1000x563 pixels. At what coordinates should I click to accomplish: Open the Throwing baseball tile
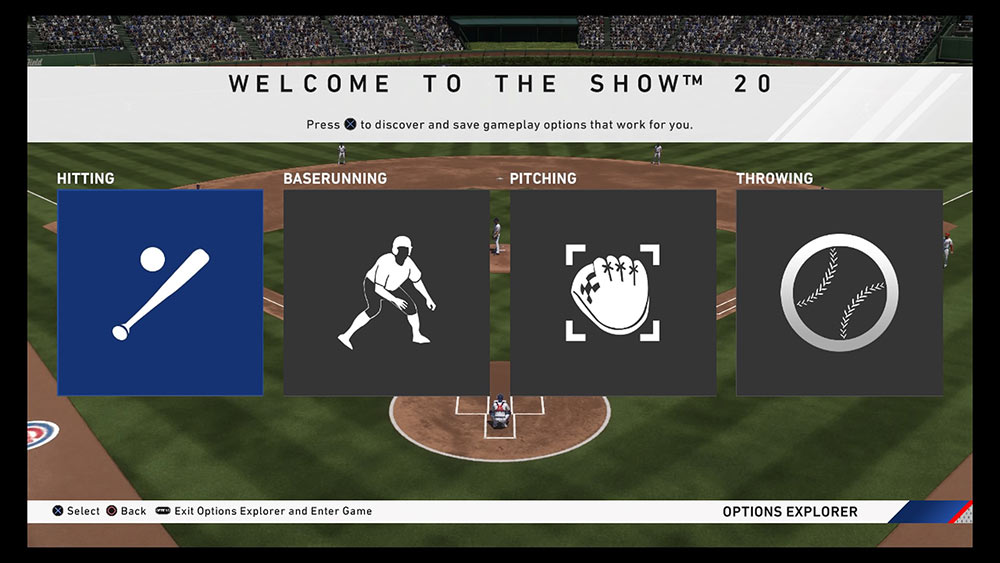839,292
